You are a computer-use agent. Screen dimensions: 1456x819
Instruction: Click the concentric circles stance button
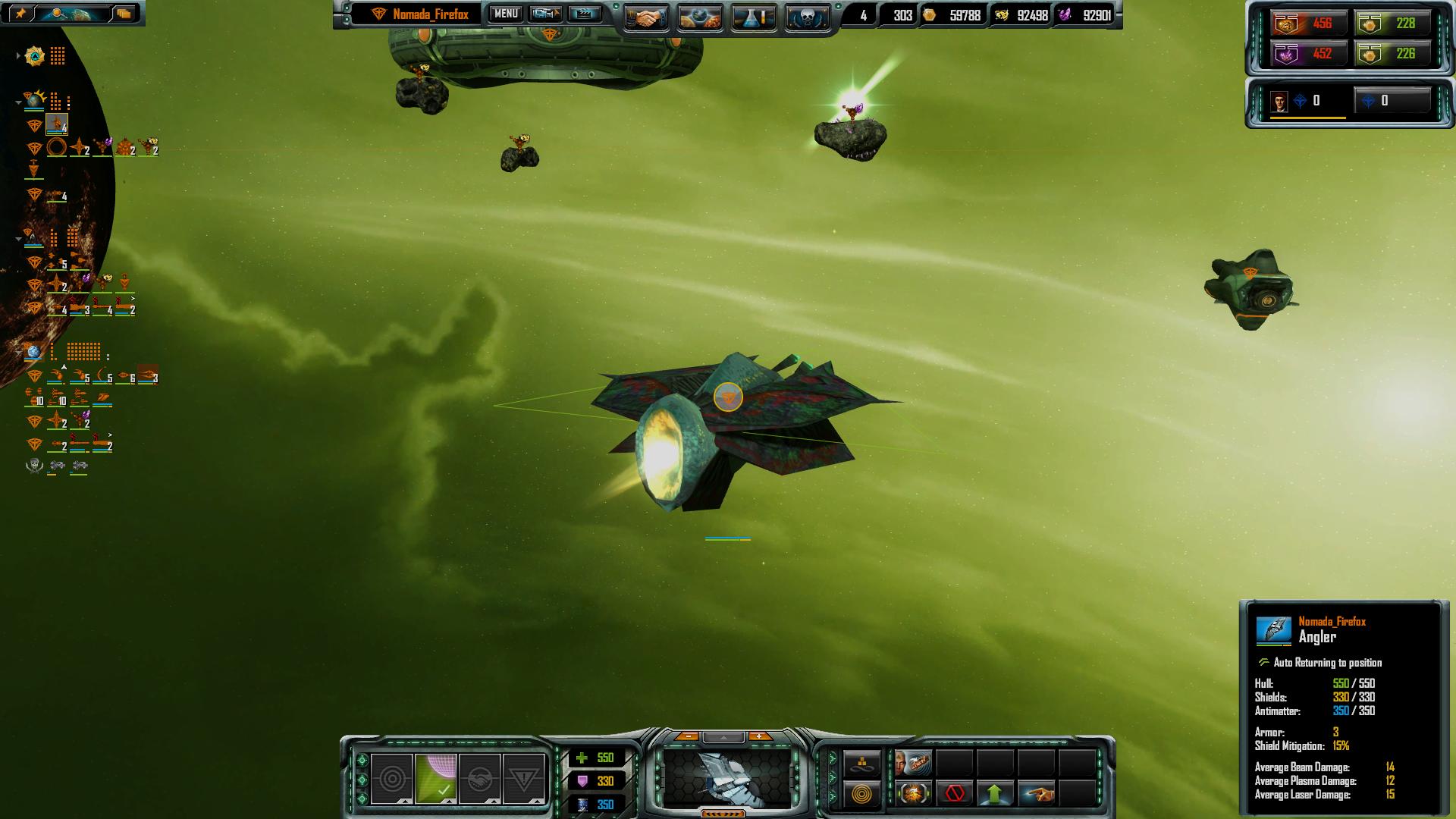[392, 779]
